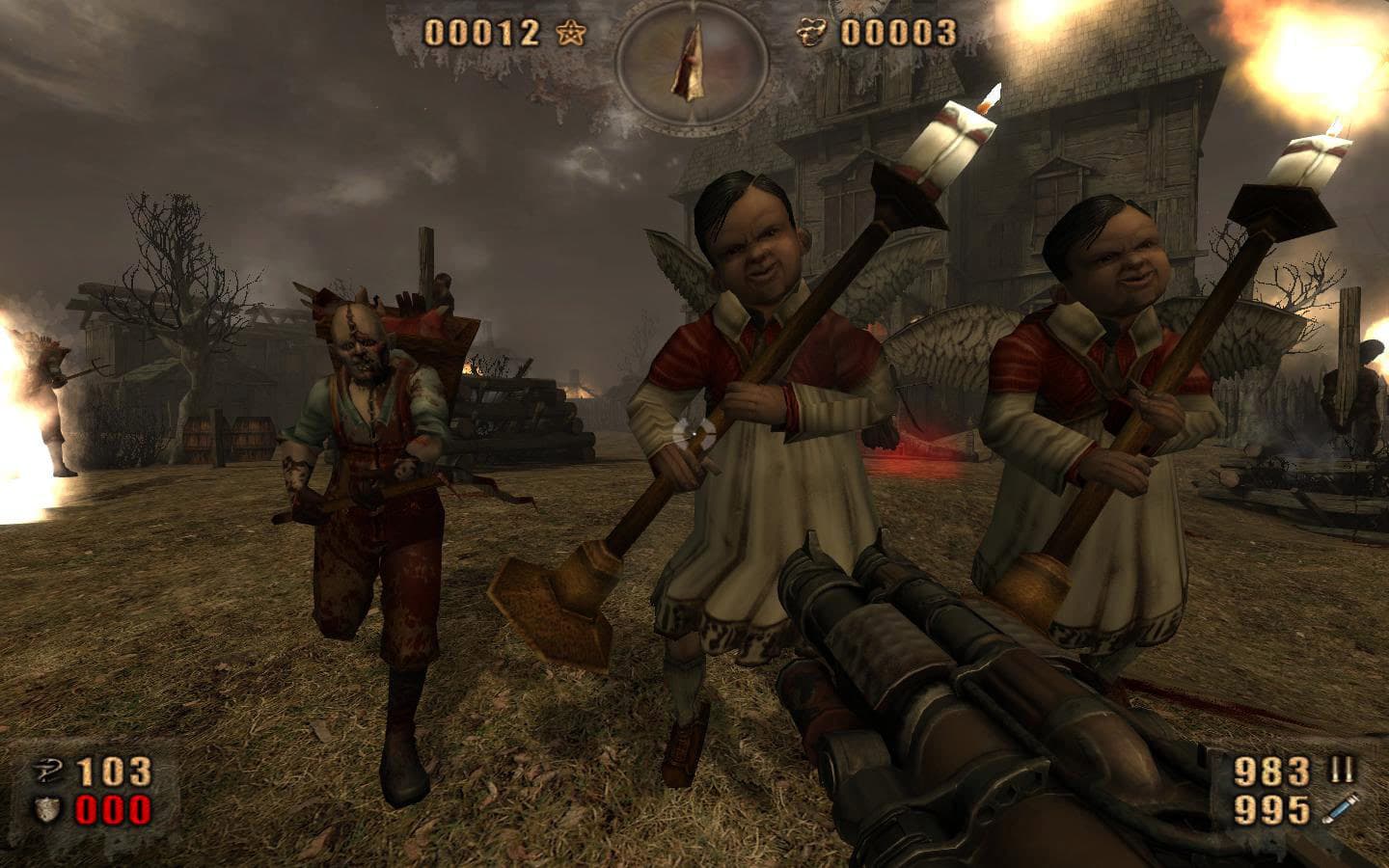Viewport: 1389px width, 868px height.
Task: Select the armor shield icon beside 000
Action: pyautogui.click(x=47, y=809)
